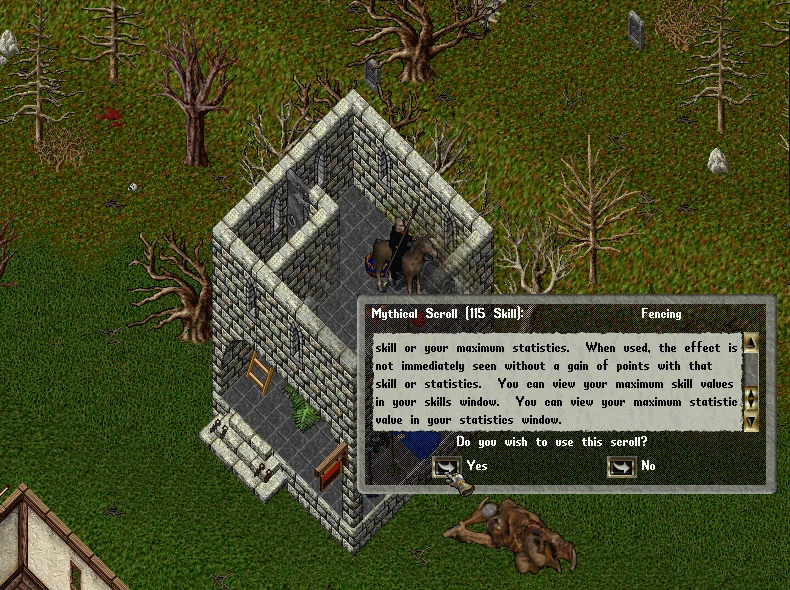Confirm using the scroll with Yes
The width and height of the screenshot is (790, 590).
[445, 466]
